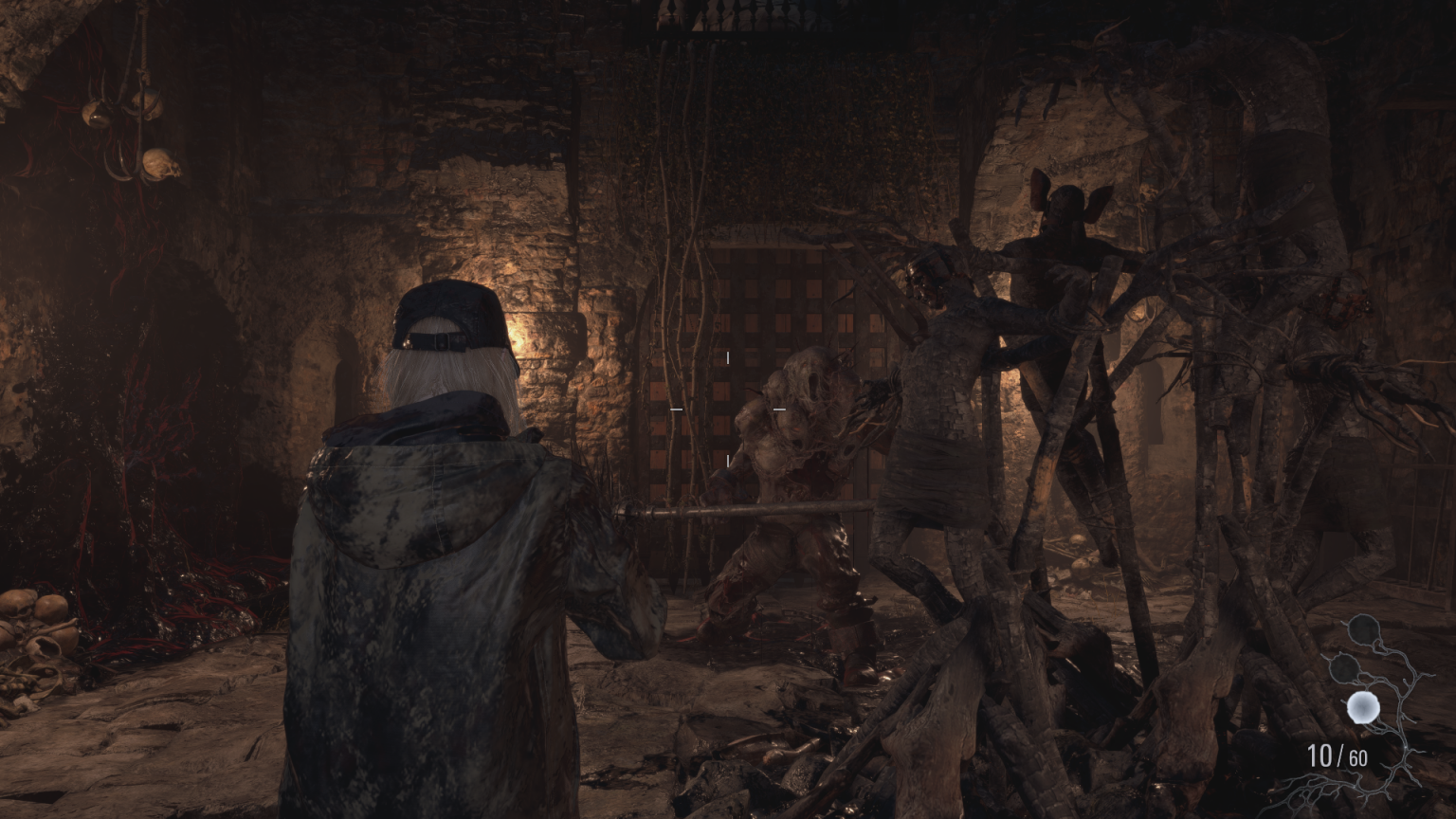
Task: Click the left reticle tick mark
Action: (x=677, y=409)
